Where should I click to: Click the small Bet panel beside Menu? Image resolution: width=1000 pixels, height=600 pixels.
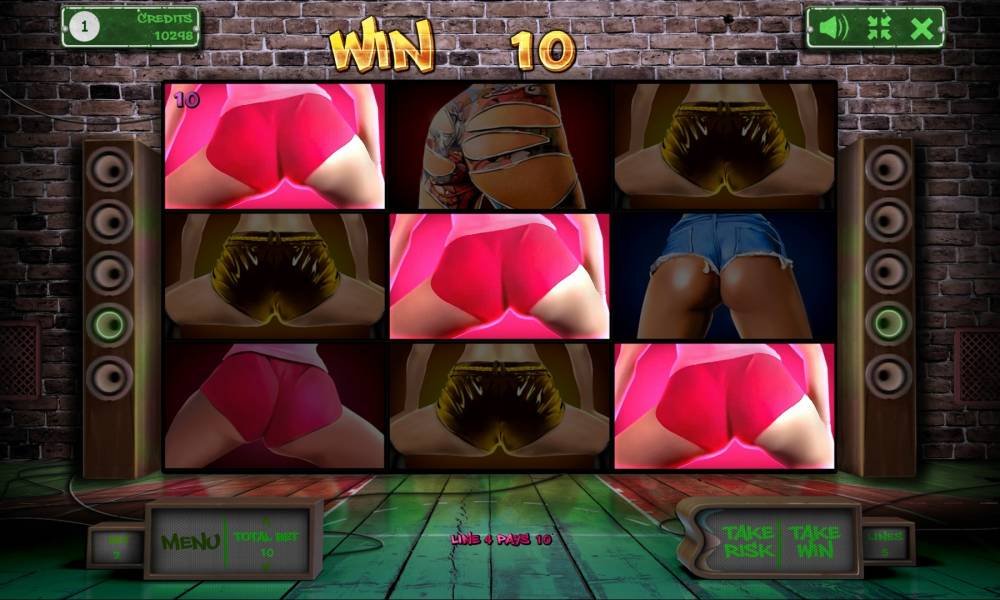(116, 545)
